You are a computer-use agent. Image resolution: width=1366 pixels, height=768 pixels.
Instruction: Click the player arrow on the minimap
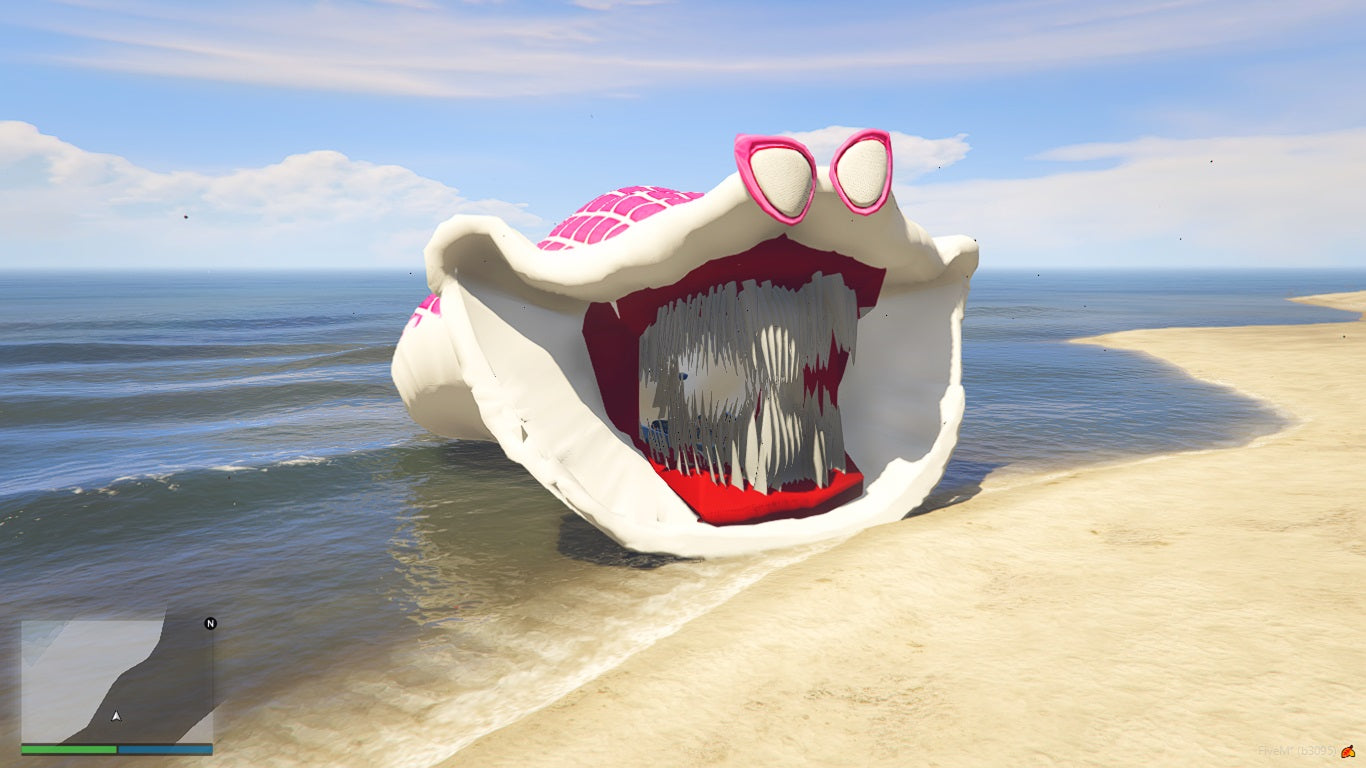point(116,716)
